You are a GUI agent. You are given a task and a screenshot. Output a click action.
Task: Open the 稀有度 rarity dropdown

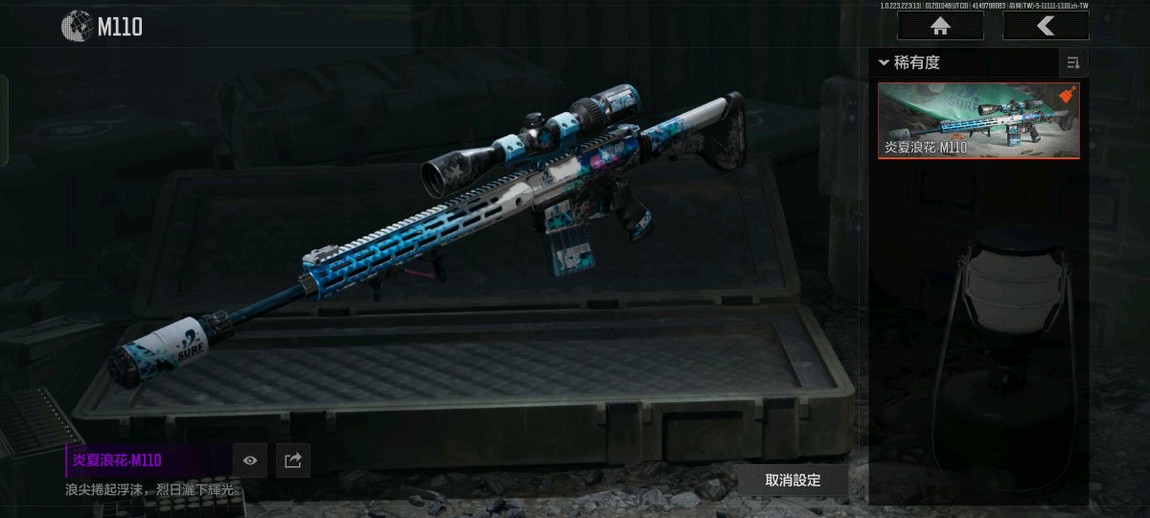coord(910,63)
